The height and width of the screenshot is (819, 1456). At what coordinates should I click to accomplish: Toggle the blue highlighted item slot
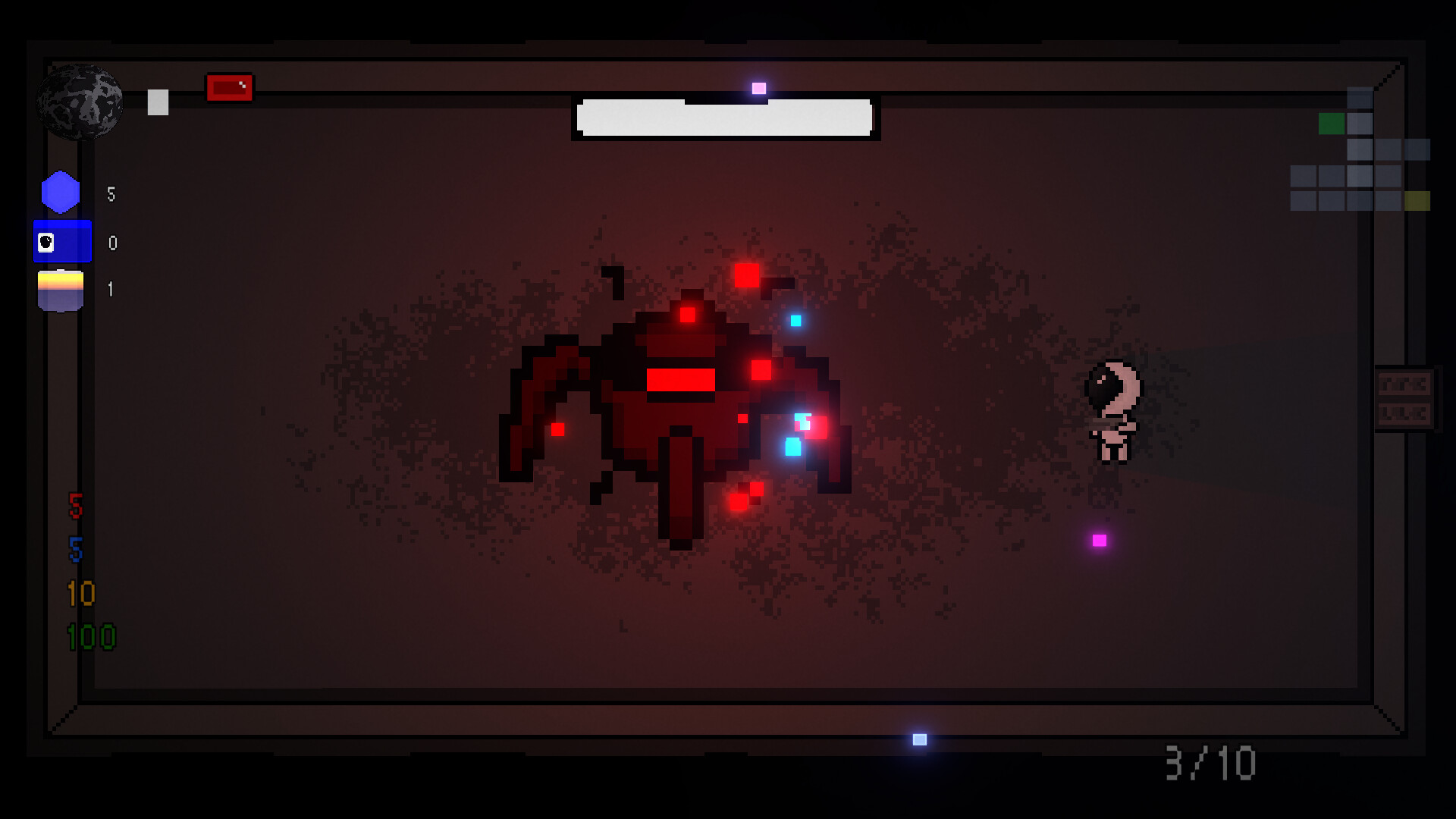[x=63, y=242]
